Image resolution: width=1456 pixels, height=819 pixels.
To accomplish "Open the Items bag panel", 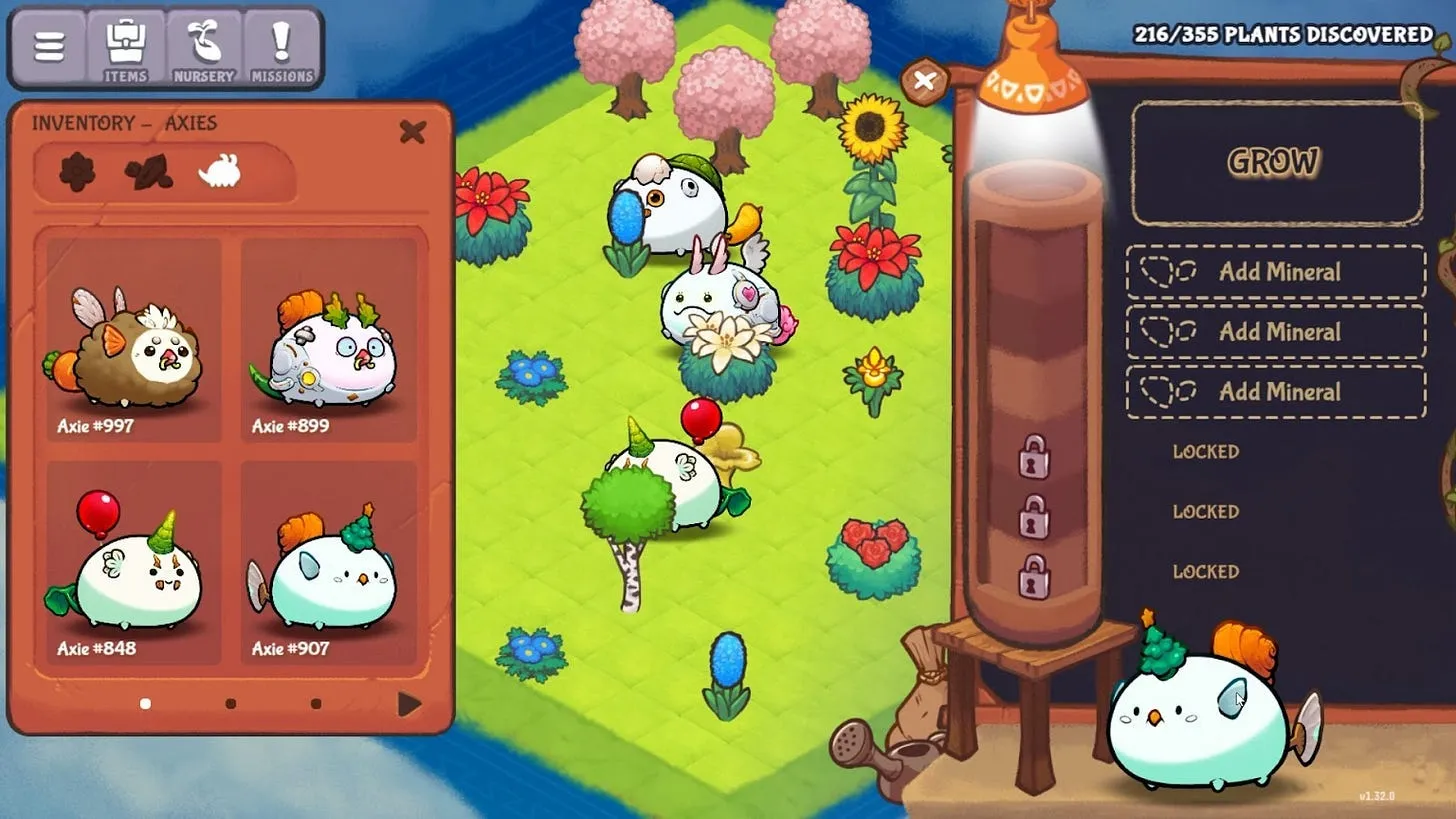I will click(126, 47).
